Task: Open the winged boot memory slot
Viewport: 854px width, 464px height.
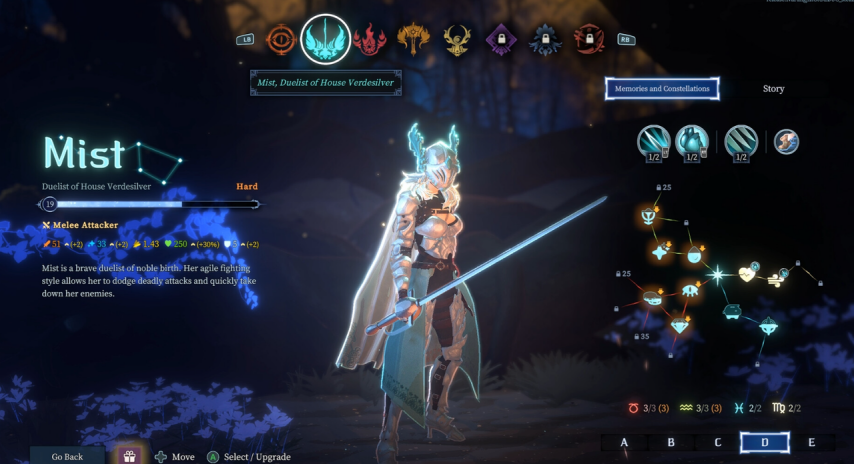Action: click(786, 142)
